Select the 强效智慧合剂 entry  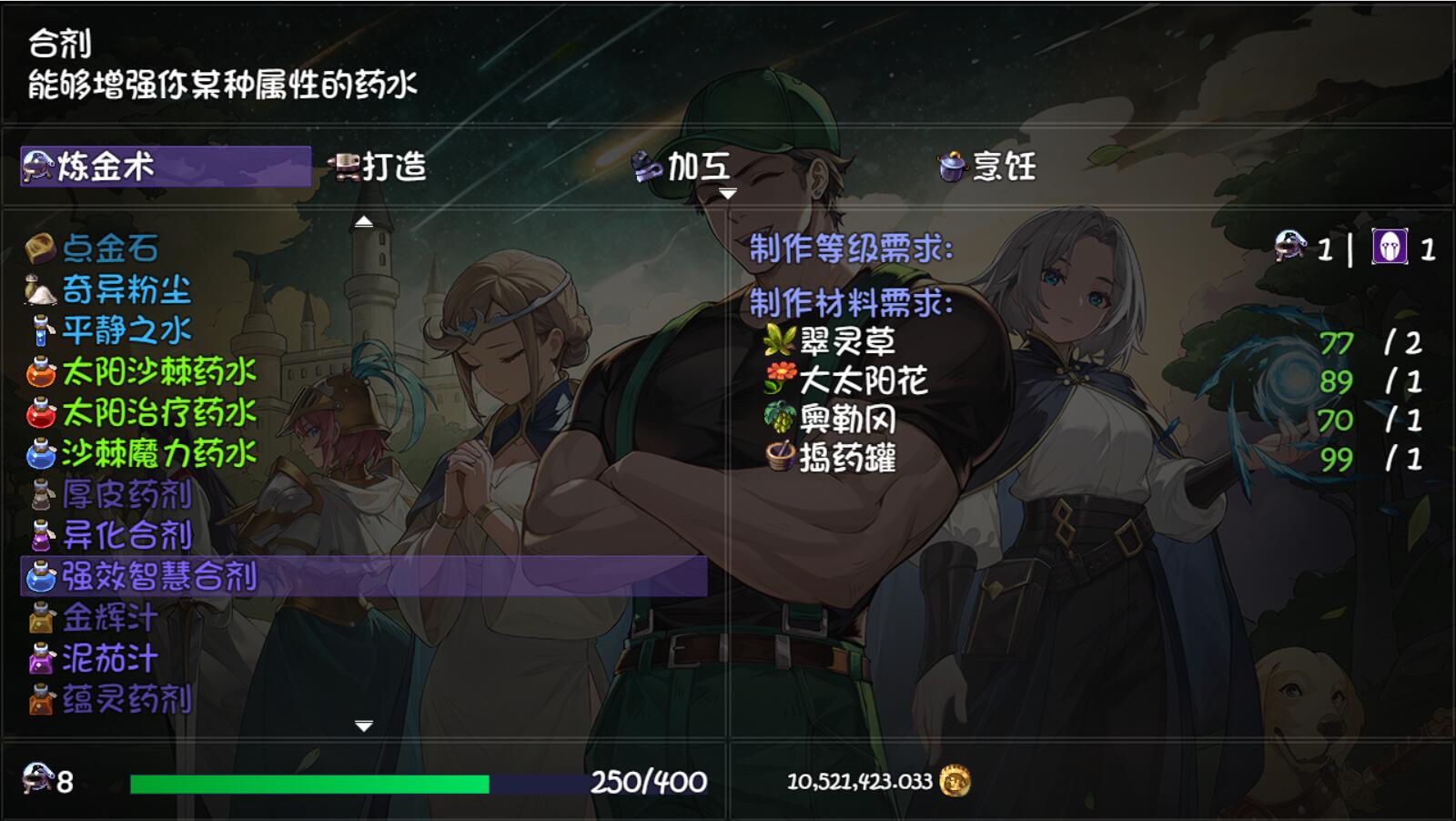pyautogui.click(x=146, y=573)
